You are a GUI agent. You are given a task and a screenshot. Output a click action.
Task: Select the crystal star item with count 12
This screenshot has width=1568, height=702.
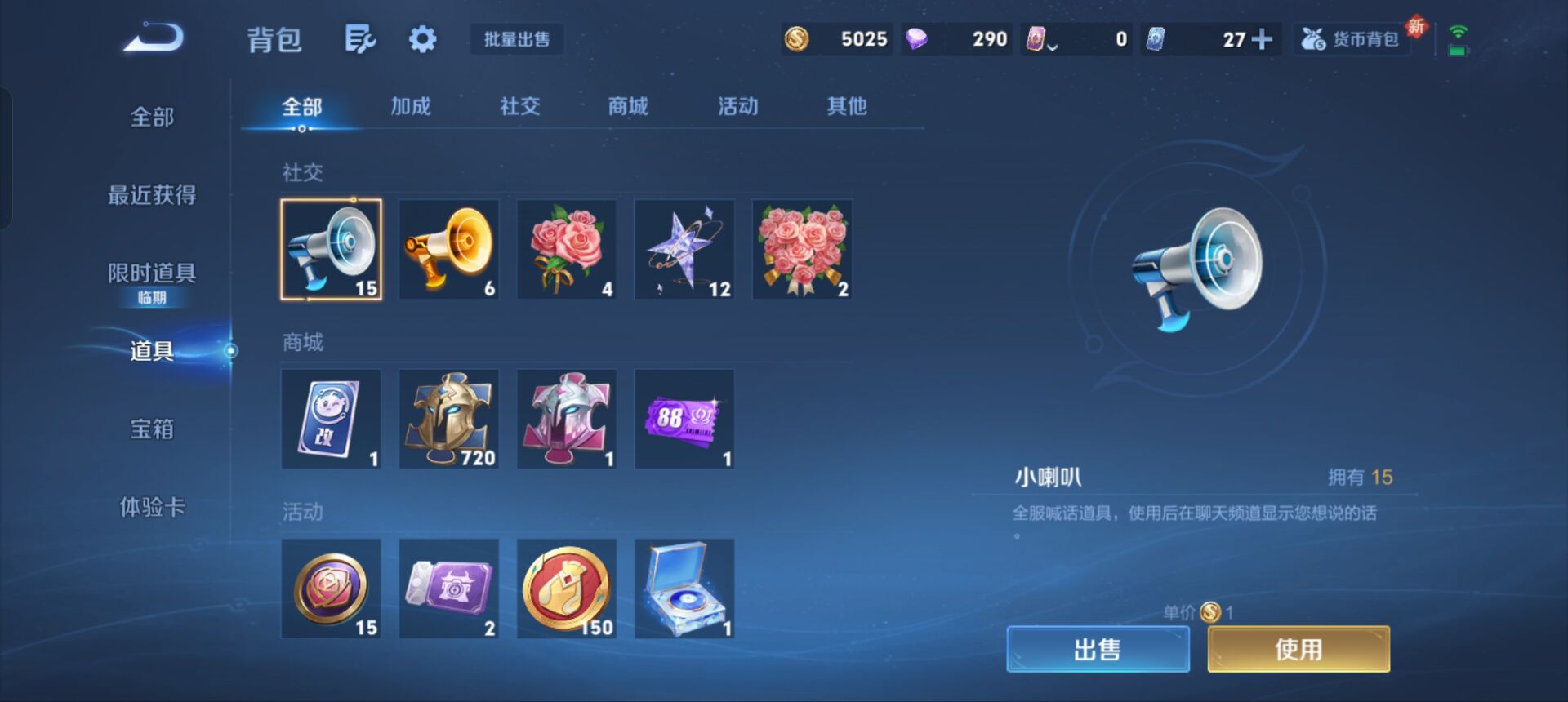click(x=684, y=248)
